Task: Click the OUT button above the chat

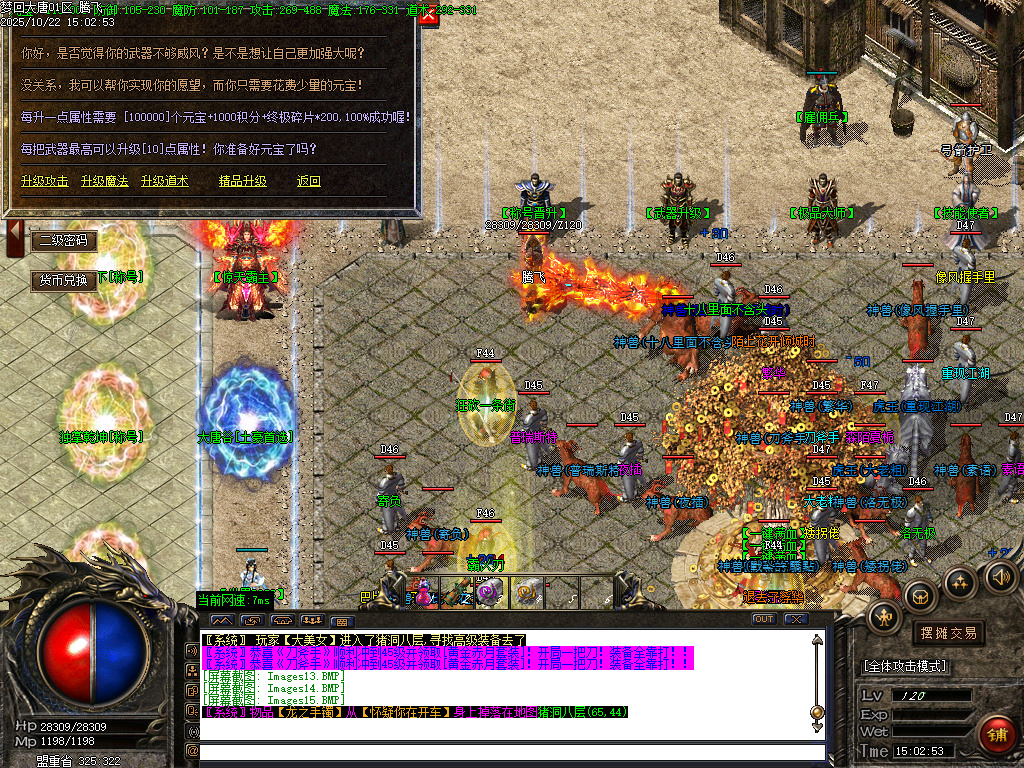Action: [764, 619]
